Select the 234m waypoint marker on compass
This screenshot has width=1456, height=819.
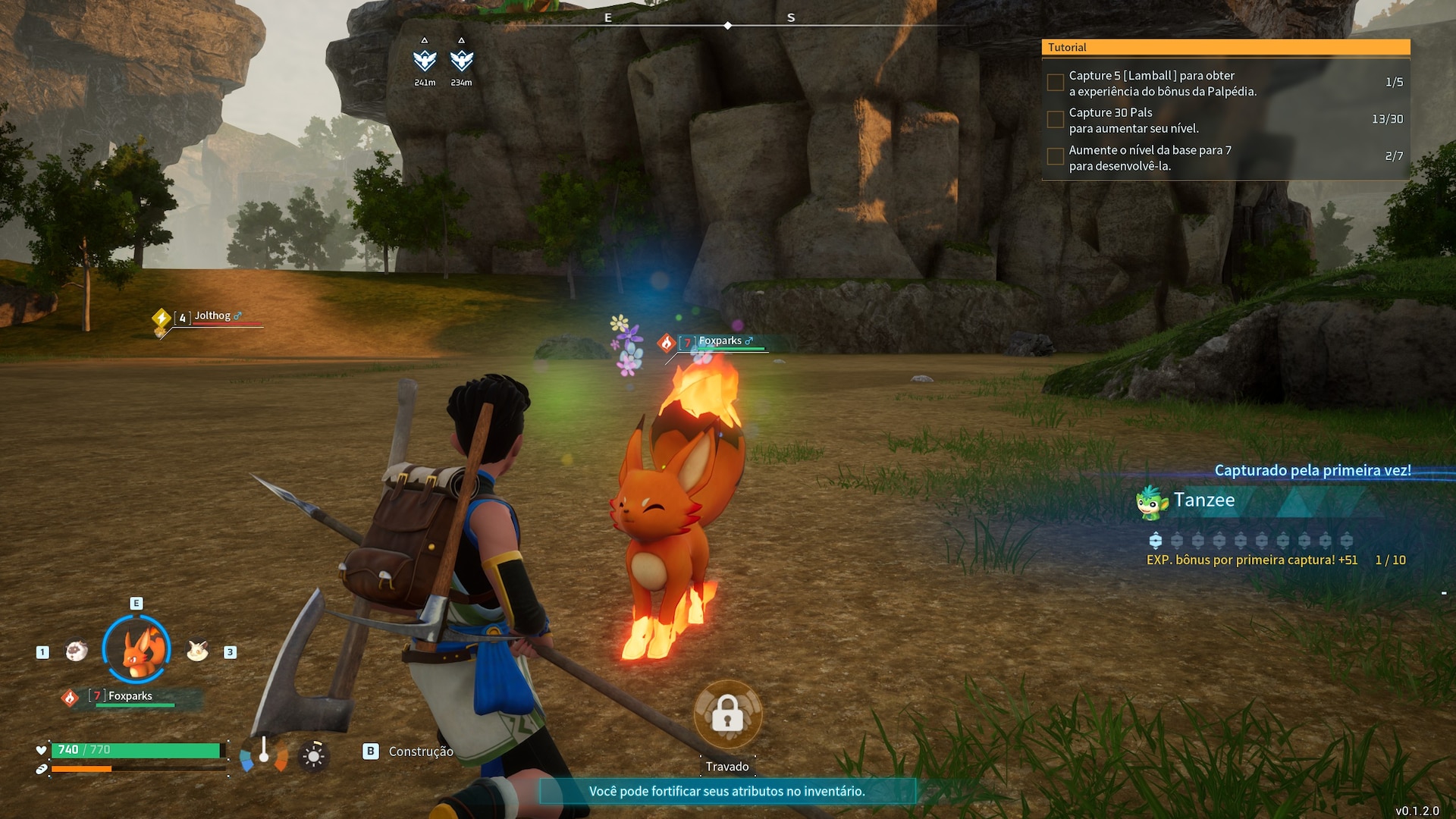pos(461,61)
